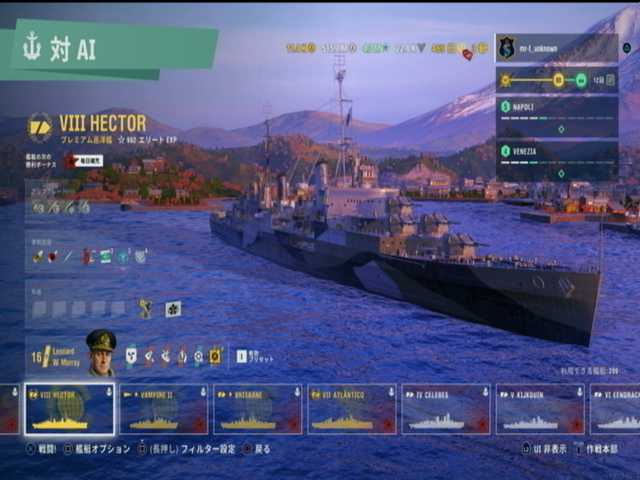Open the Venezia progress panel

point(556,160)
